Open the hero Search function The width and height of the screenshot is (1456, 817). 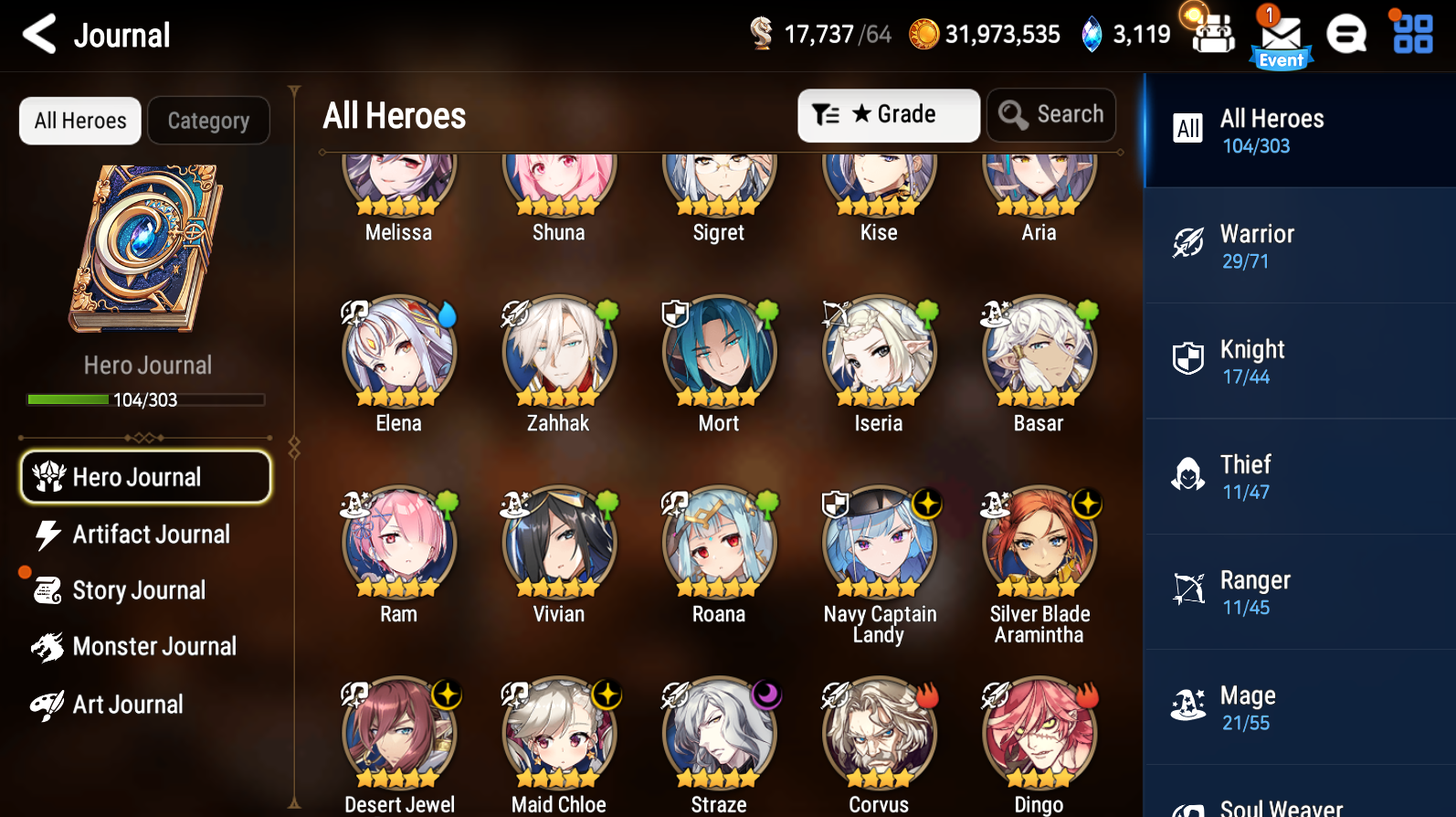pos(1050,114)
